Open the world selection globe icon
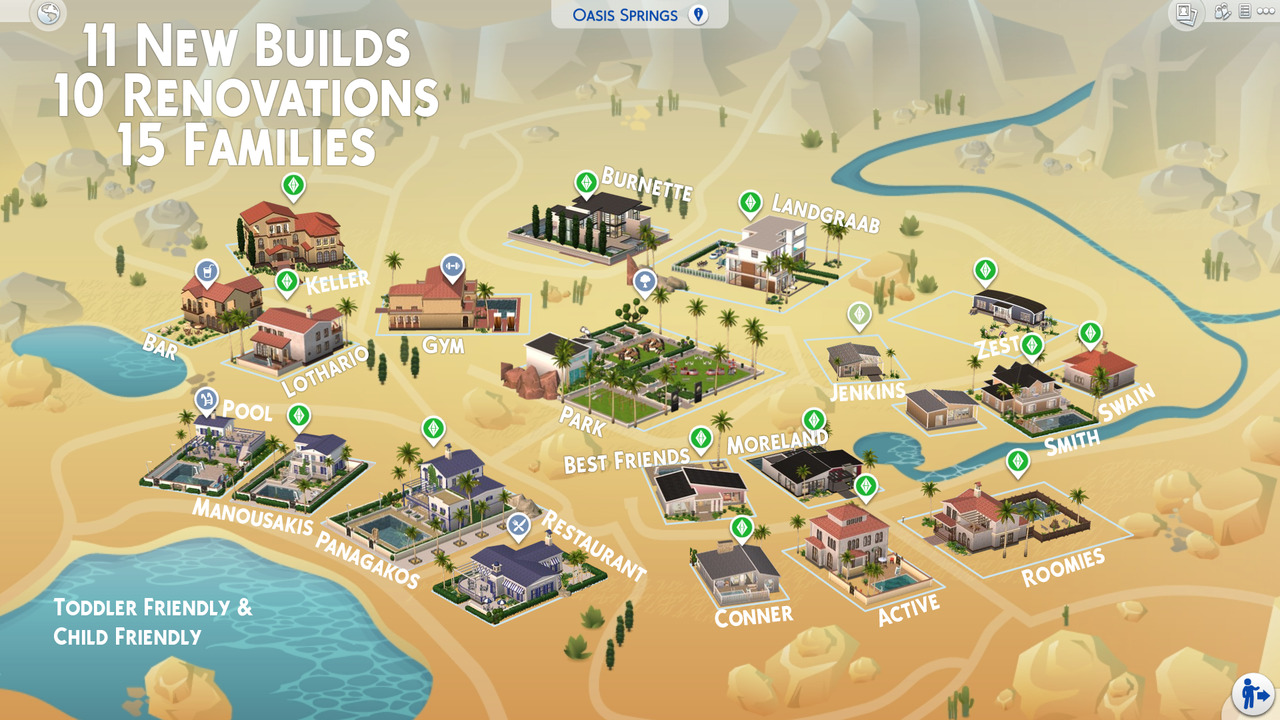The height and width of the screenshot is (720, 1280). pos(47,14)
